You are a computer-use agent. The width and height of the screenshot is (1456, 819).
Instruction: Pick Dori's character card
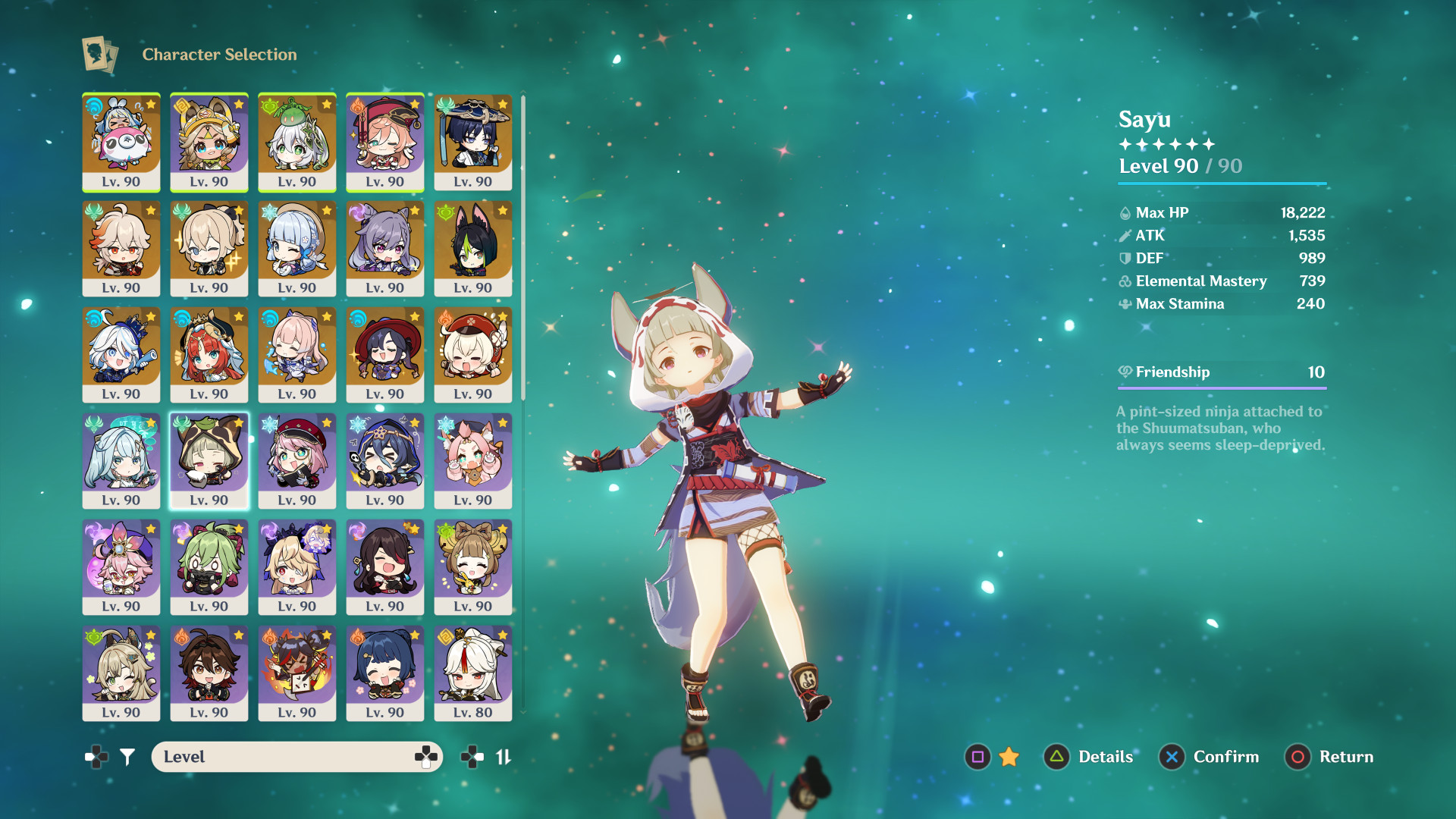(121, 566)
